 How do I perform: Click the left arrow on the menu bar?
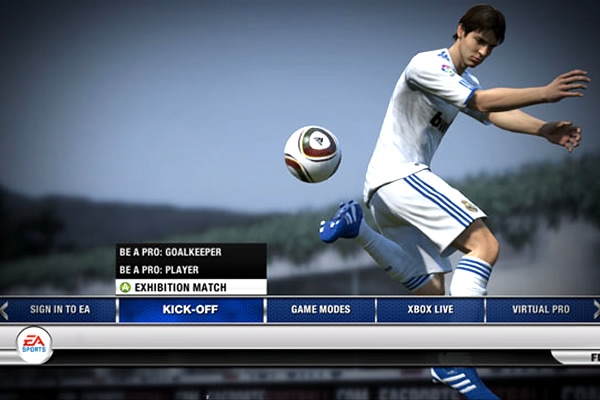tap(4, 310)
